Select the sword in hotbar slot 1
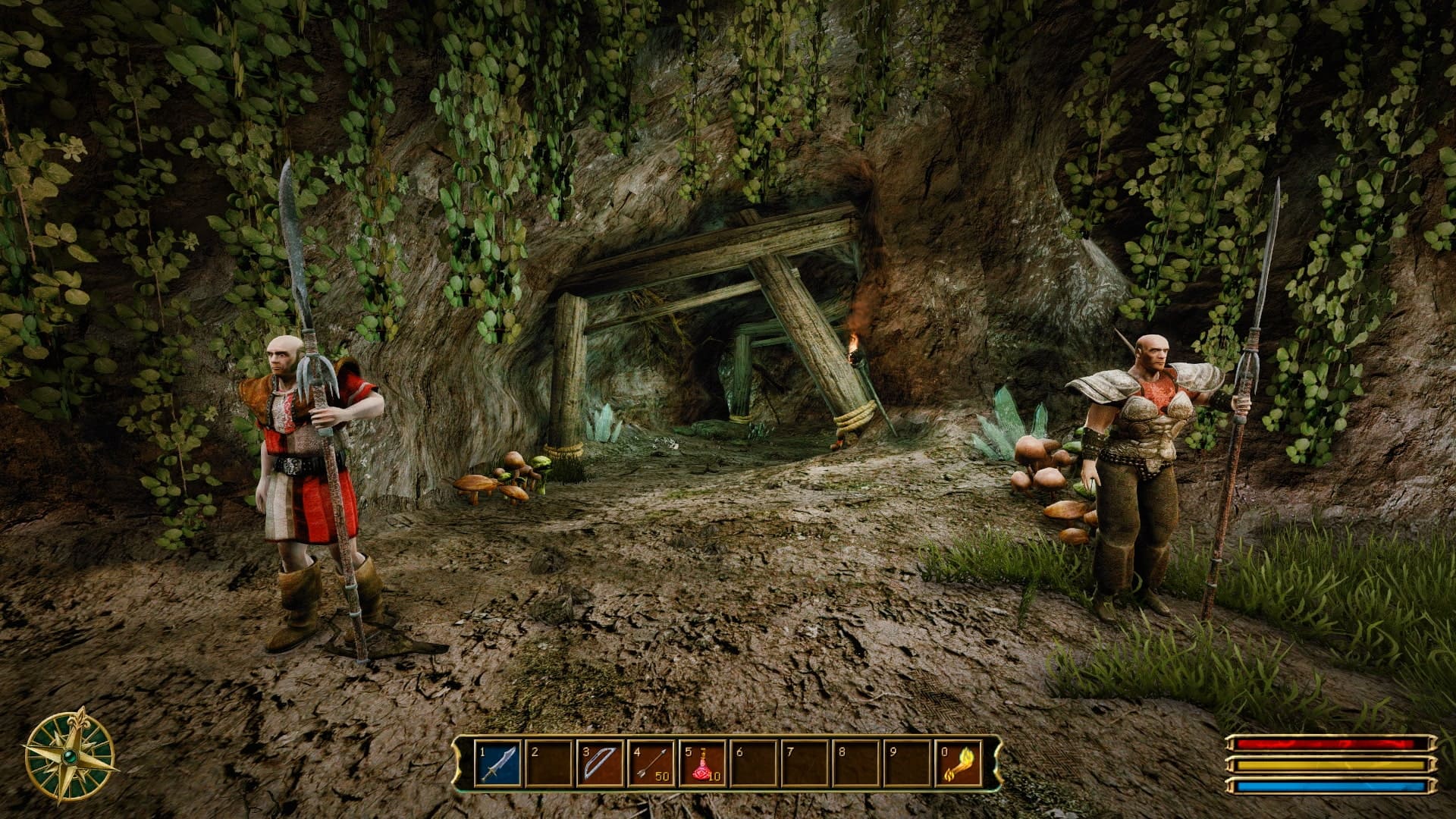 pyautogui.click(x=498, y=764)
